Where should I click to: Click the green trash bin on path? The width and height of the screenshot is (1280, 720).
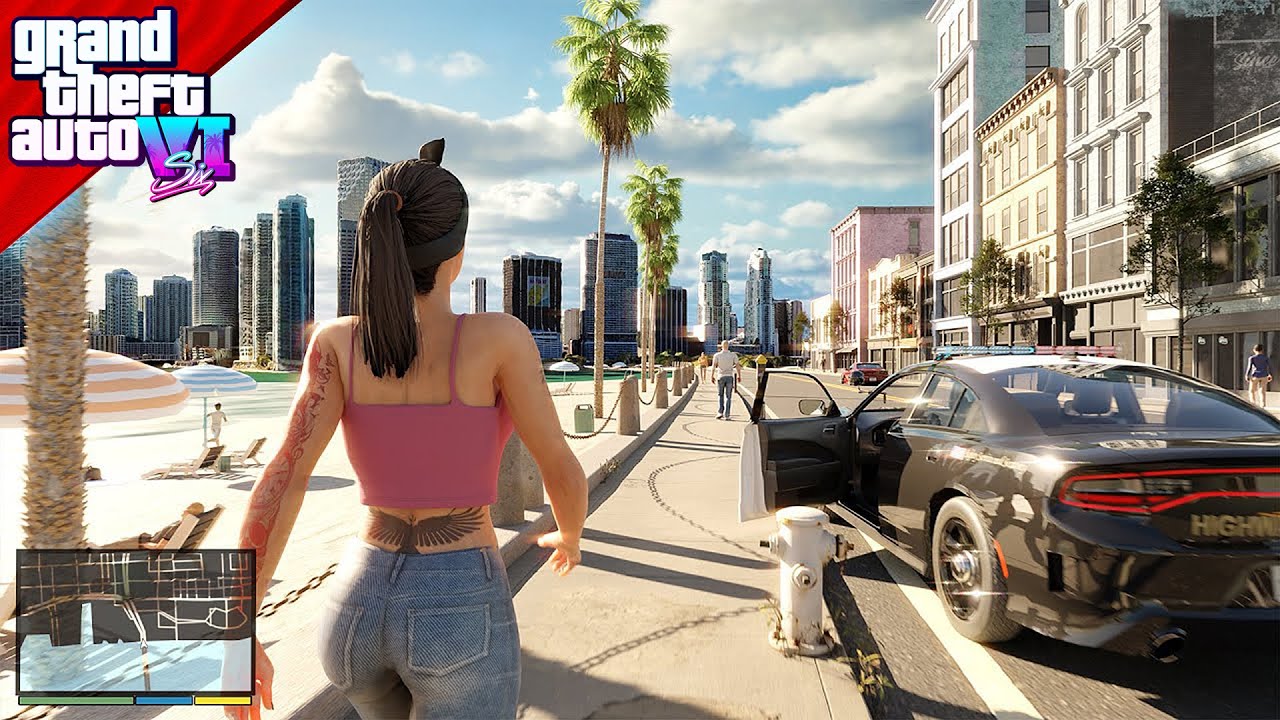point(583,419)
